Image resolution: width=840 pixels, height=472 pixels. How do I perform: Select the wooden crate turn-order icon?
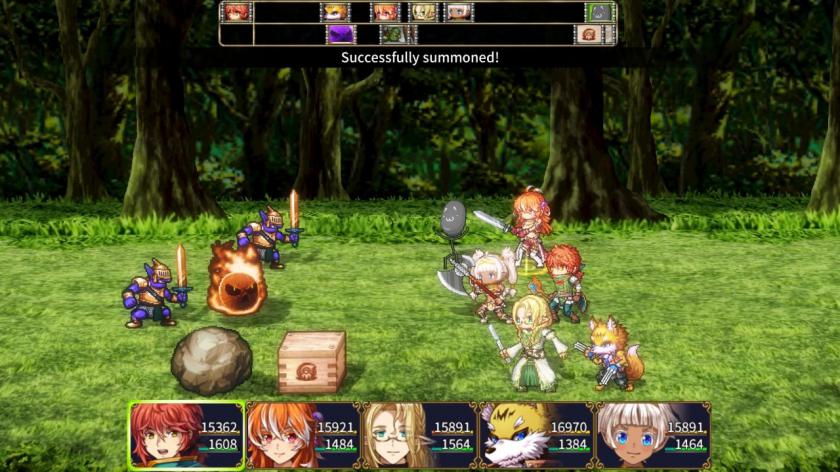coord(588,34)
